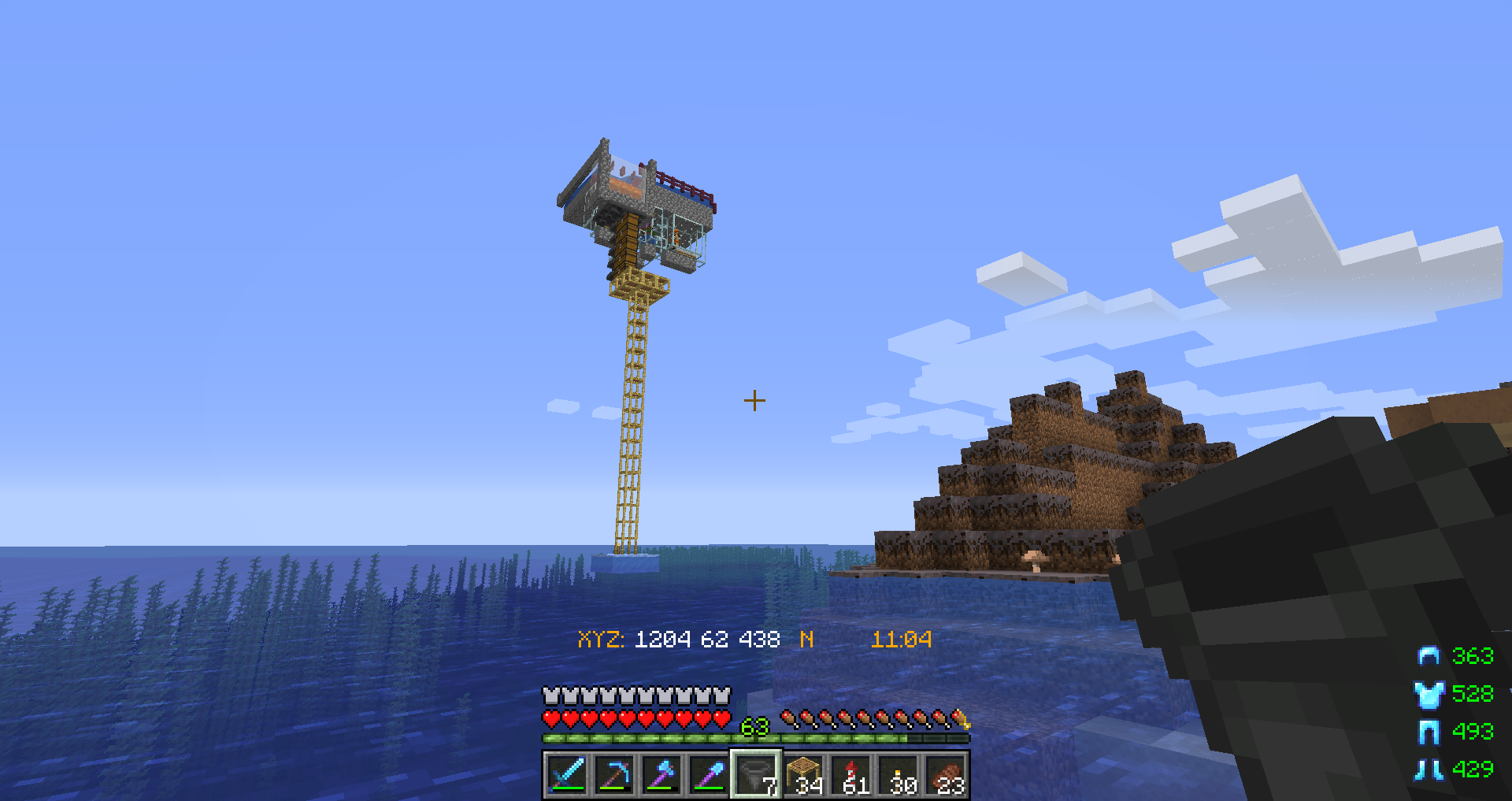Select the scaffolding stack slot
Image resolution: width=1512 pixels, height=801 pixels.
pyautogui.click(x=803, y=775)
